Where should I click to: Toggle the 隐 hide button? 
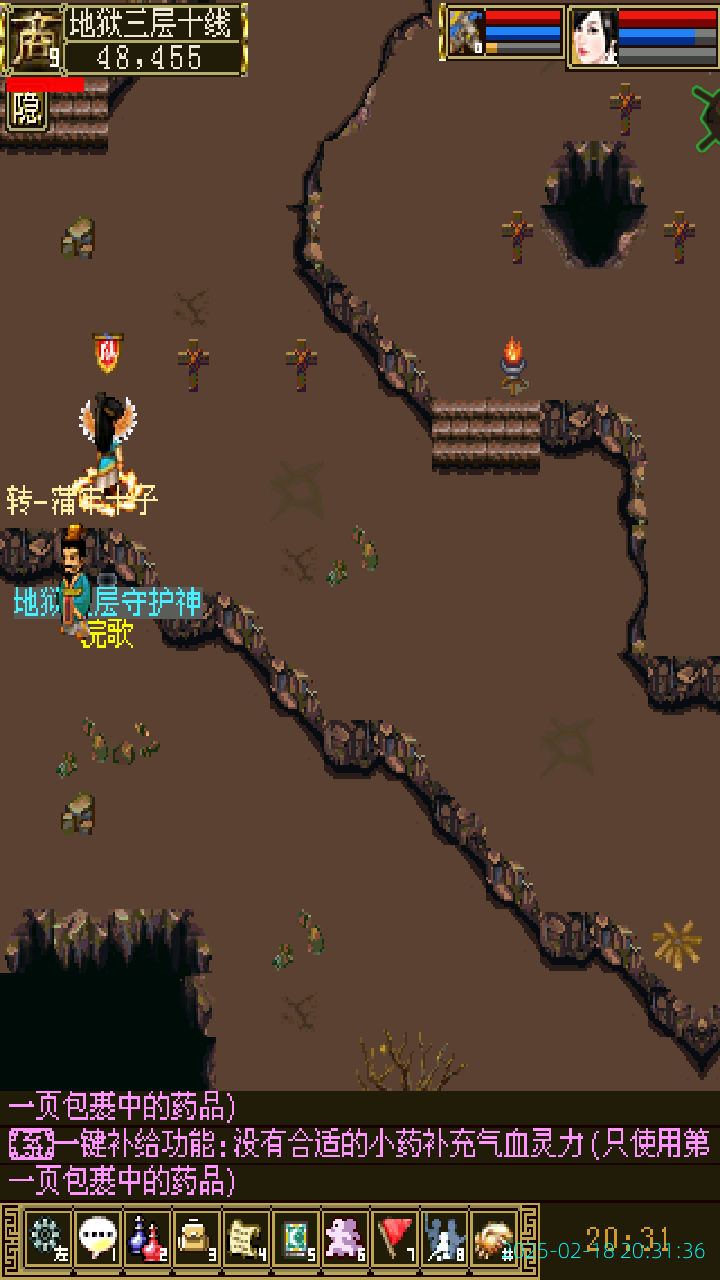click(27, 109)
